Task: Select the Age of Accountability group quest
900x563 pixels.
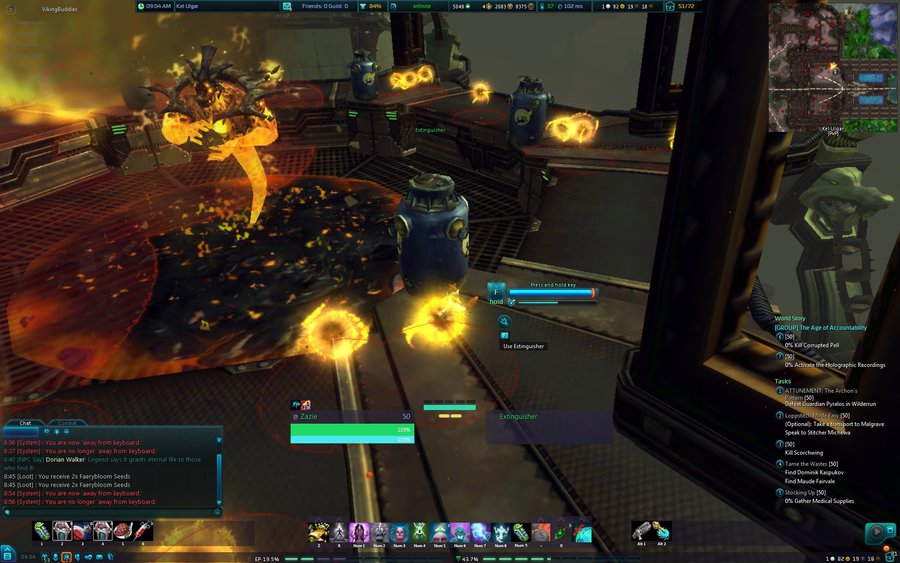Action: (824, 327)
